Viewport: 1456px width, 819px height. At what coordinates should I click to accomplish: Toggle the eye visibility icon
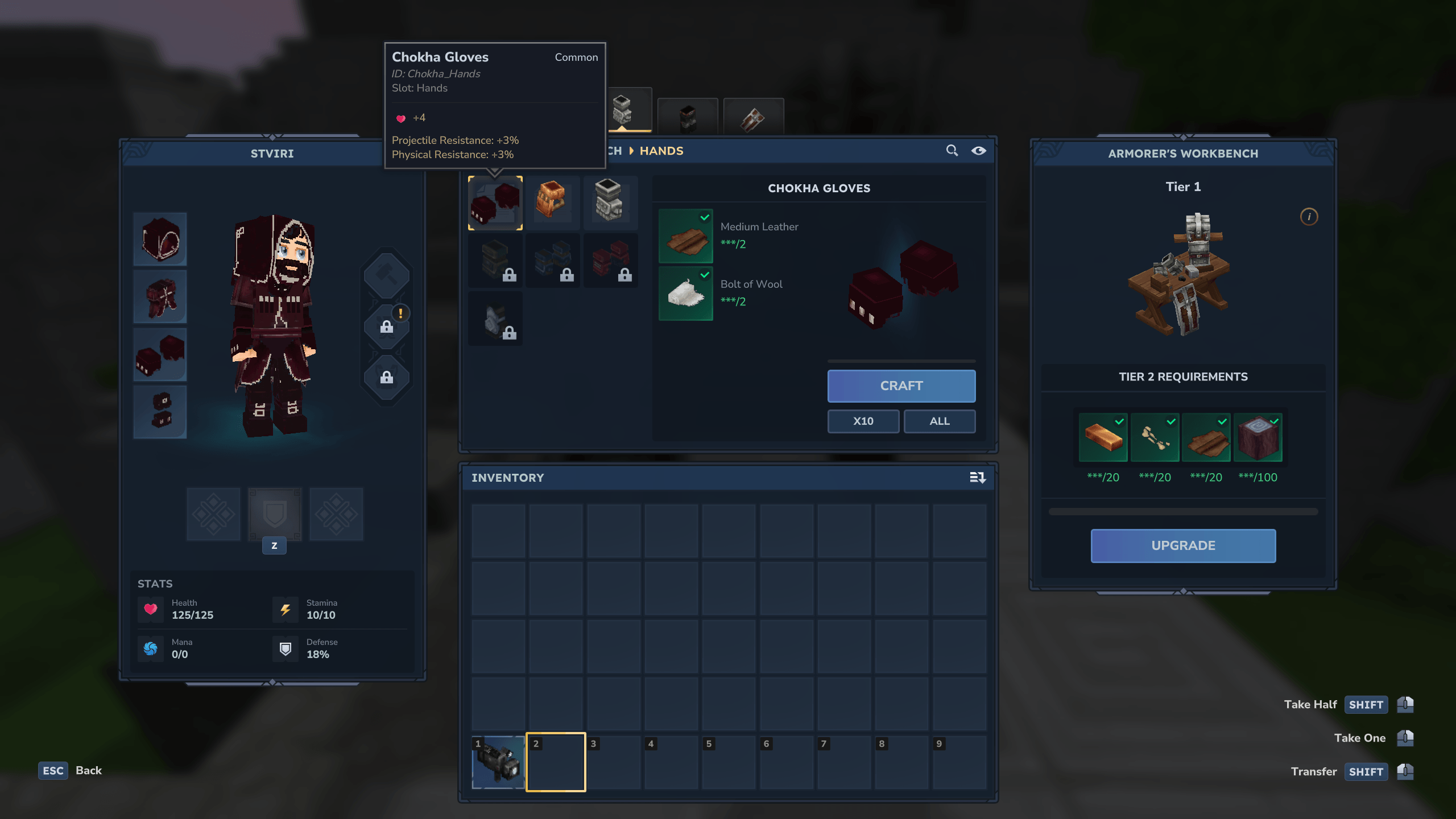pos(978,151)
